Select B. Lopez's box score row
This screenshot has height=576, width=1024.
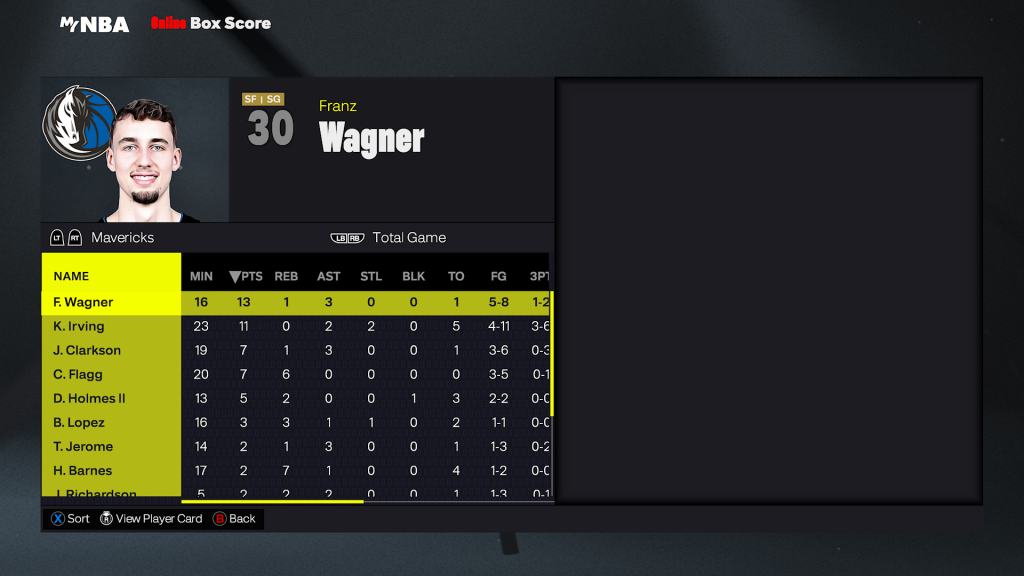click(79, 422)
